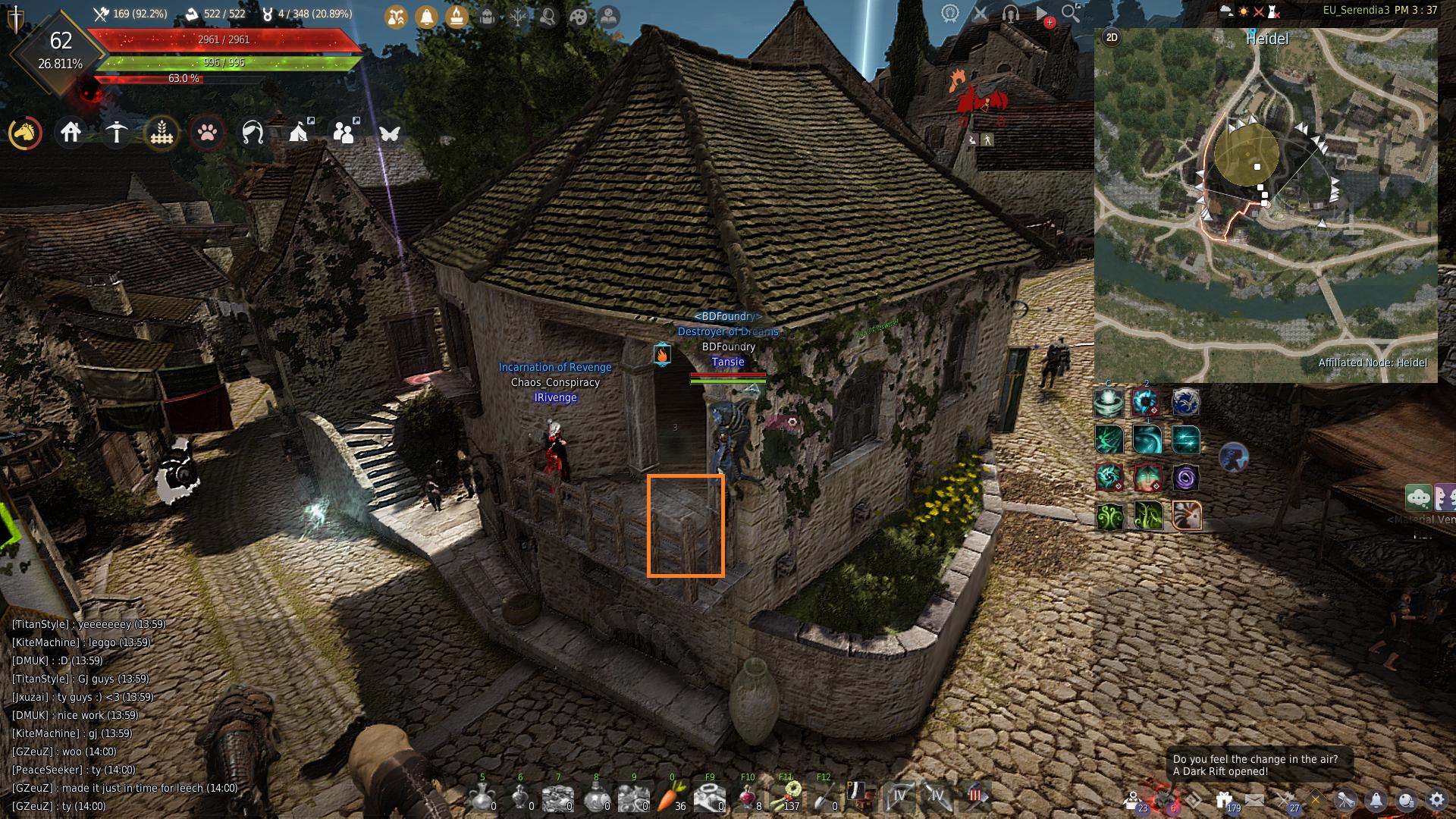Click the magnifying glass search icon
Screen dimensions: 1456x819
(x=1071, y=13)
